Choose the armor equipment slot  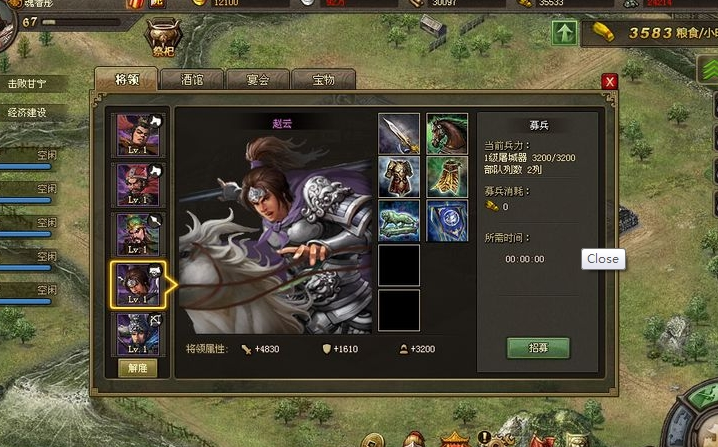tap(398, 177)
